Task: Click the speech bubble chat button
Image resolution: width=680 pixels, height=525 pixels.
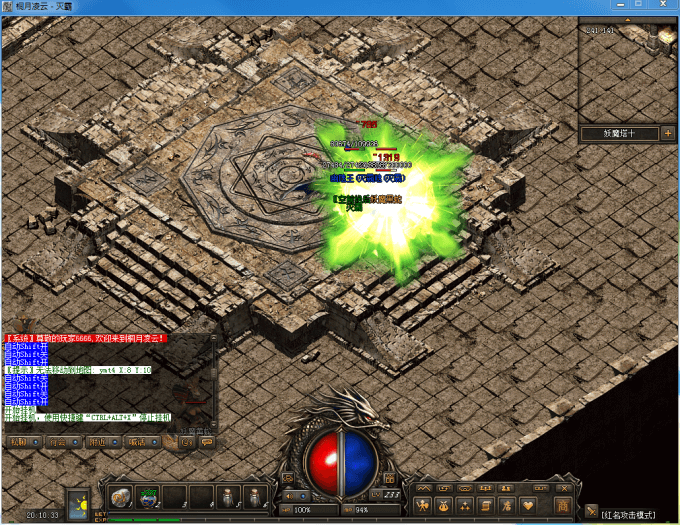Action: click(206, 441)
